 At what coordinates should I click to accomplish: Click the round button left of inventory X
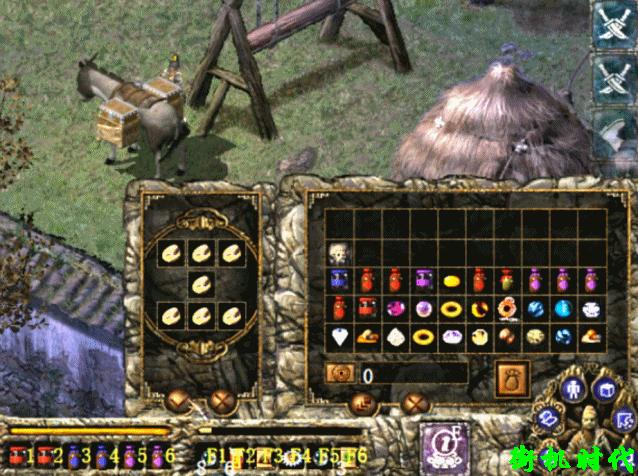click(x=363, y=403)
